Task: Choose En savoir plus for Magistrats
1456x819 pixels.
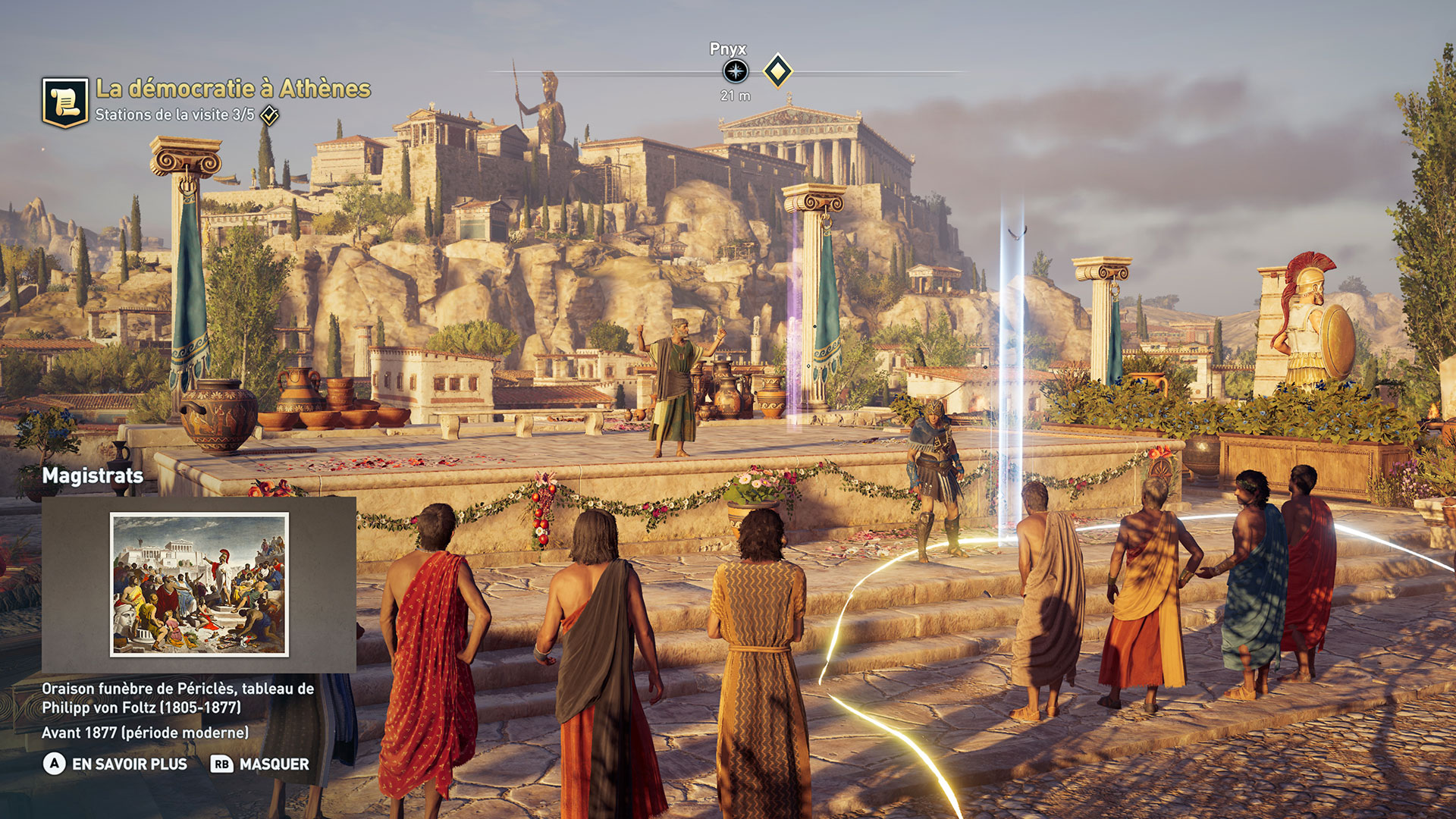Action: click(115, 764)
